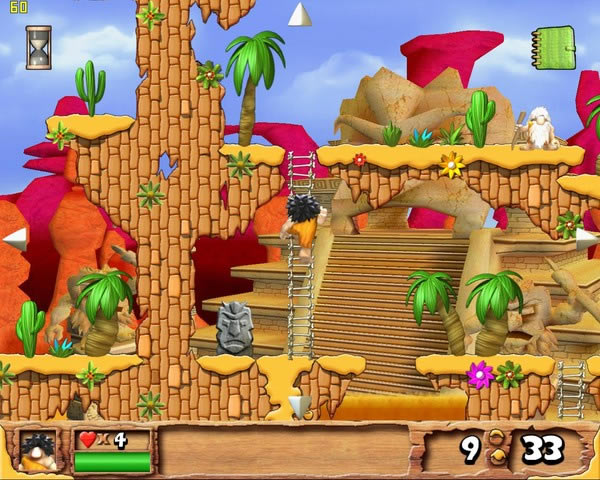600x480 pixels.
Task: Click the white down scroll arrow
Action: click(299, 405)
